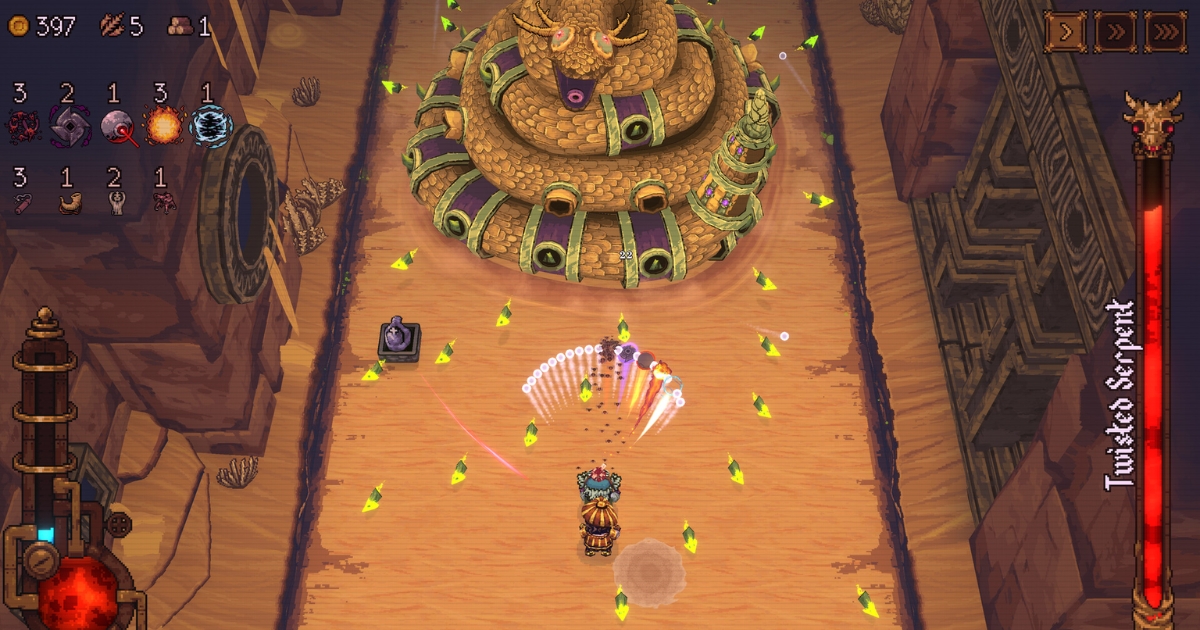
Task: Select the blue vortex ability icon
Action: [210, 127]
